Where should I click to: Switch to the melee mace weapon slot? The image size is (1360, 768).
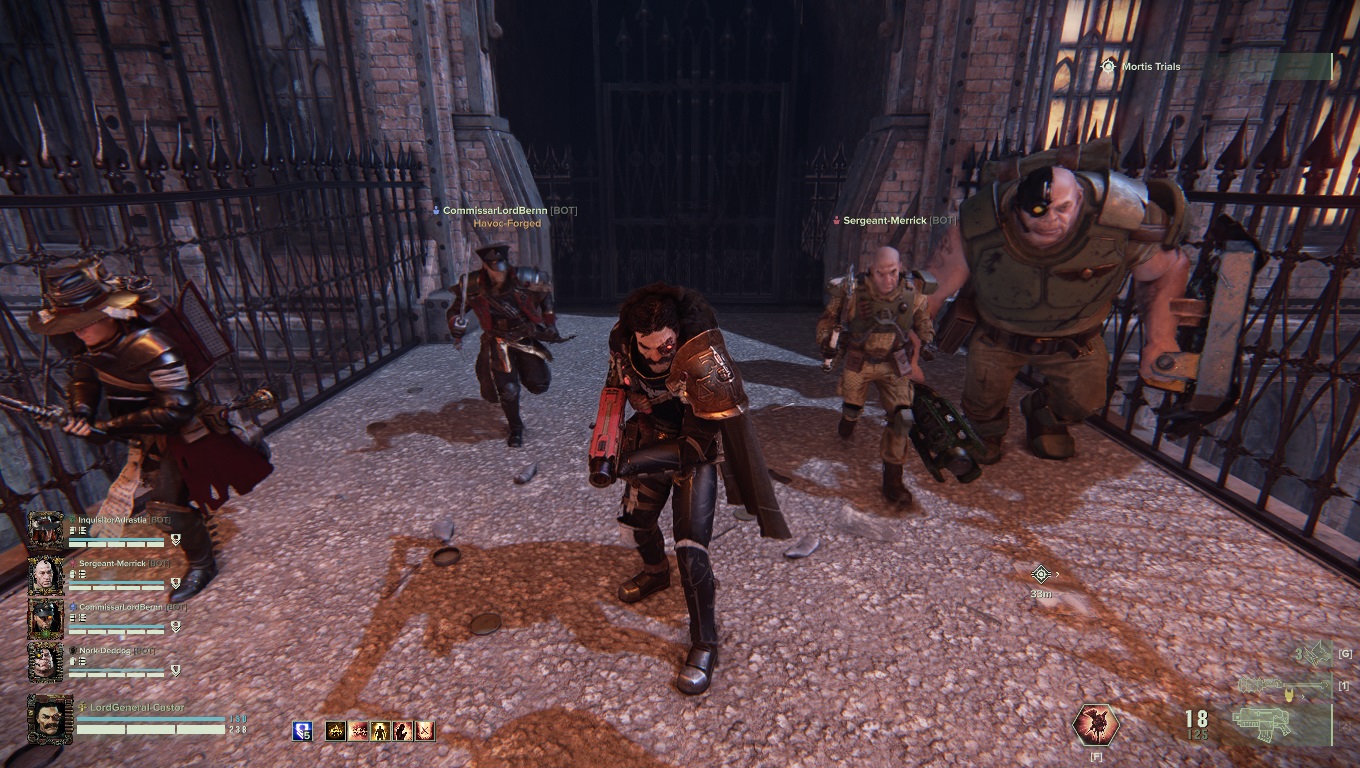(1284, 686)
